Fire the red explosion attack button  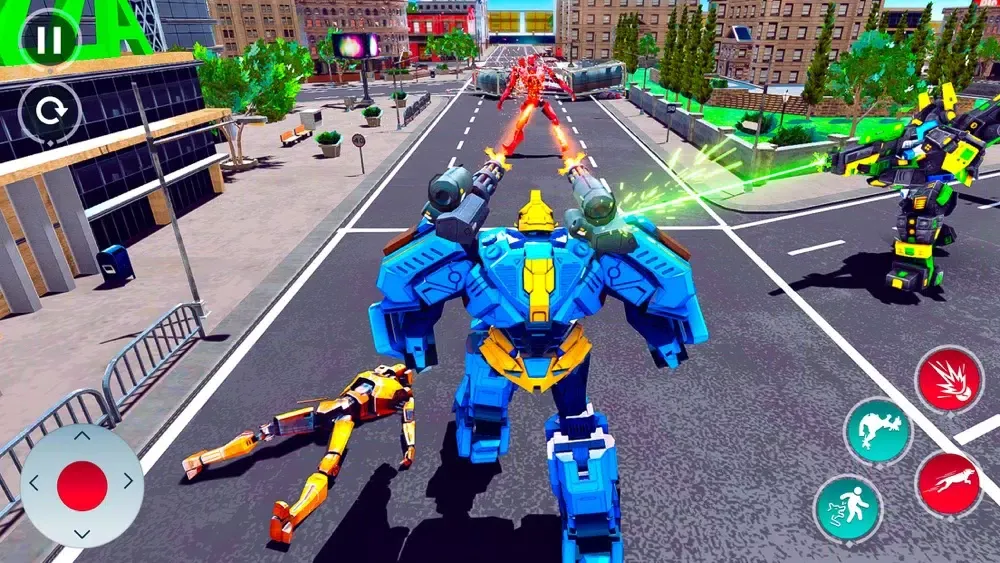click(x=949, y=379)
